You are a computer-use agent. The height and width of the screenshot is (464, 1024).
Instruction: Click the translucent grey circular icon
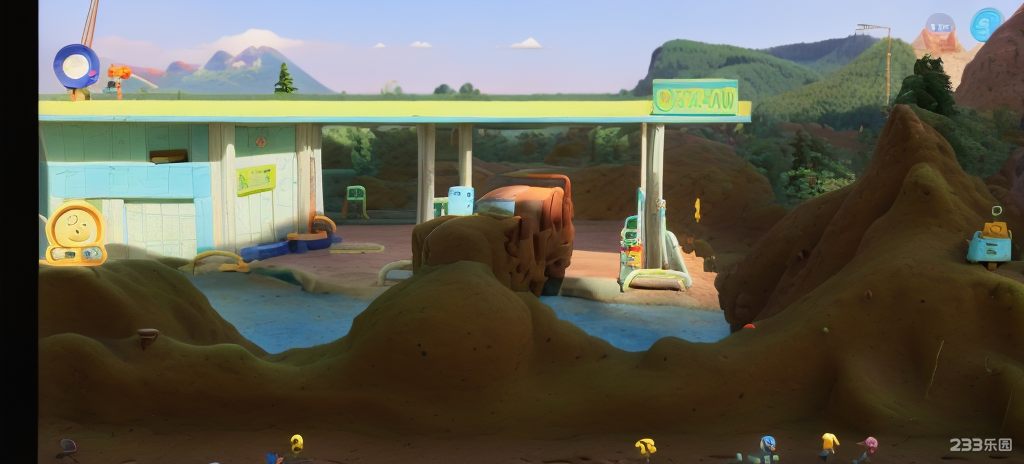click(x=940, y=26)
